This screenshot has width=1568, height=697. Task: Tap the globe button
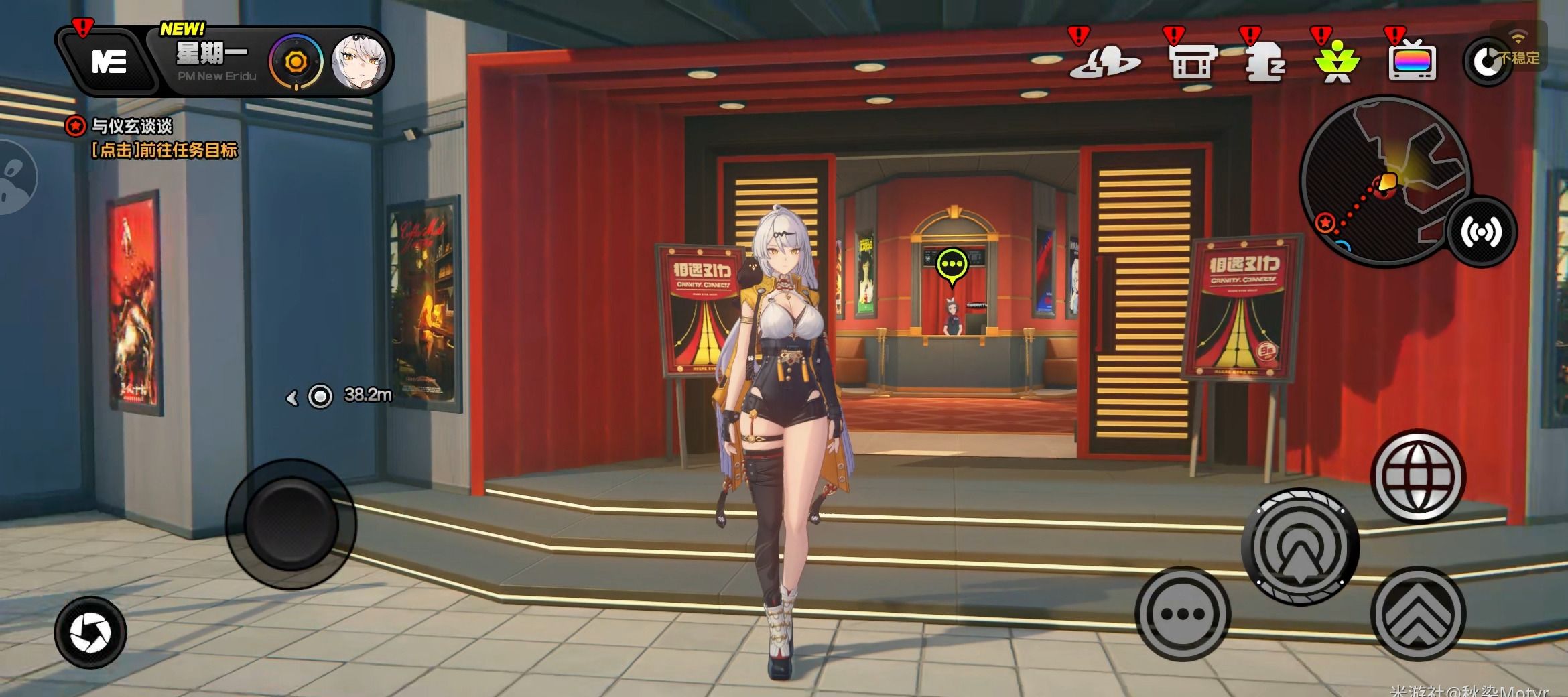point(1418,477)
